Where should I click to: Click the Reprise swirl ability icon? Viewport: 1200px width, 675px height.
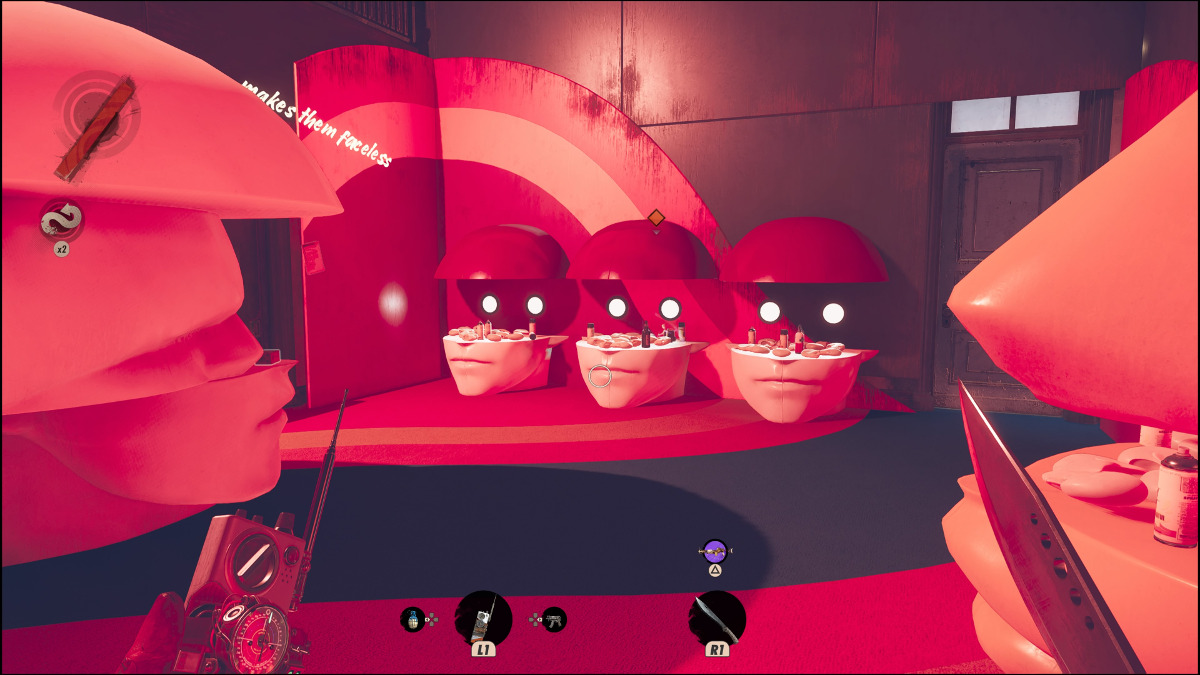tap(61, 219)
